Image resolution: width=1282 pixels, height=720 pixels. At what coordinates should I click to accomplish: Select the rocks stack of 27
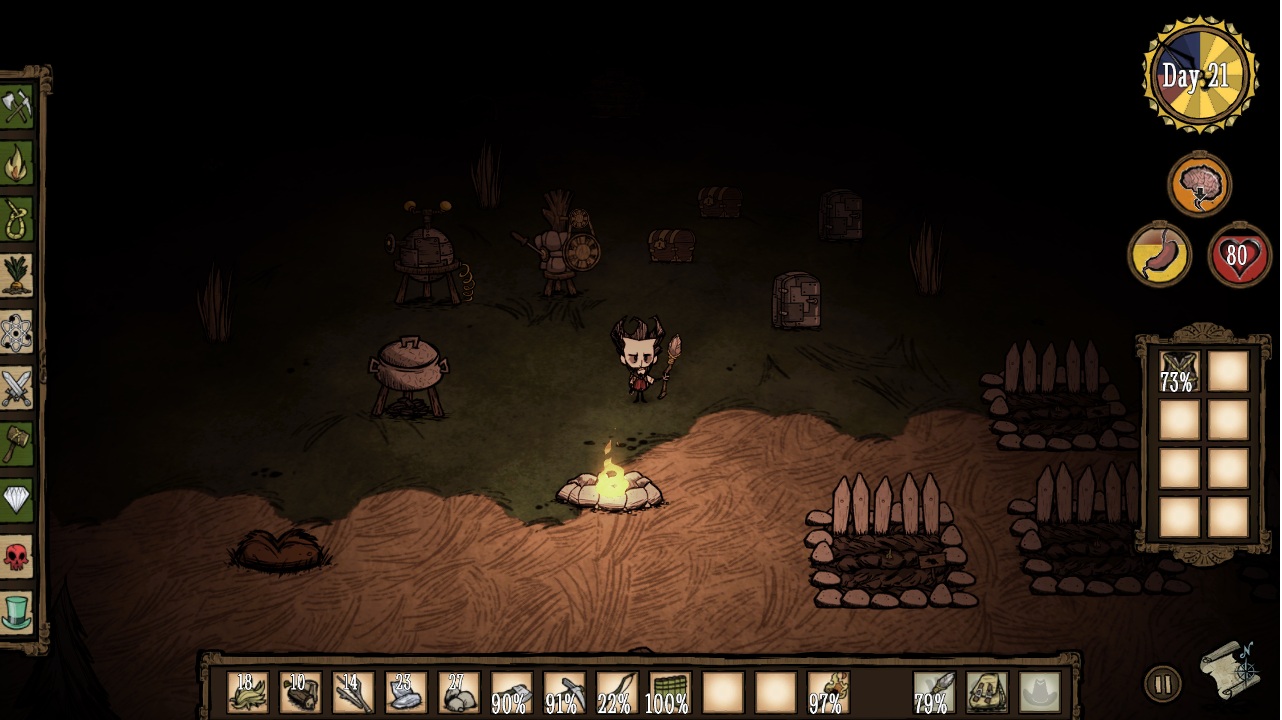point(457,692)
